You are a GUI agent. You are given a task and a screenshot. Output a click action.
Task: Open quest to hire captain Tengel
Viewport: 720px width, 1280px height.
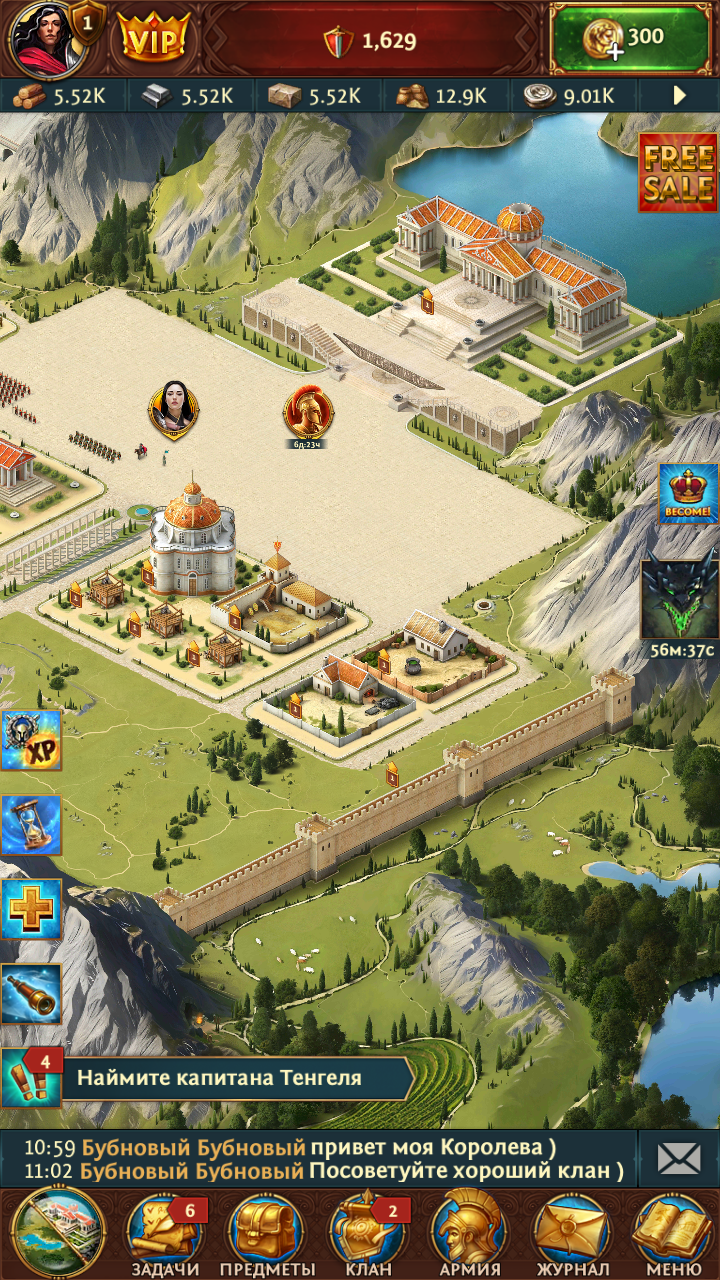click(x=220, y=1078)
